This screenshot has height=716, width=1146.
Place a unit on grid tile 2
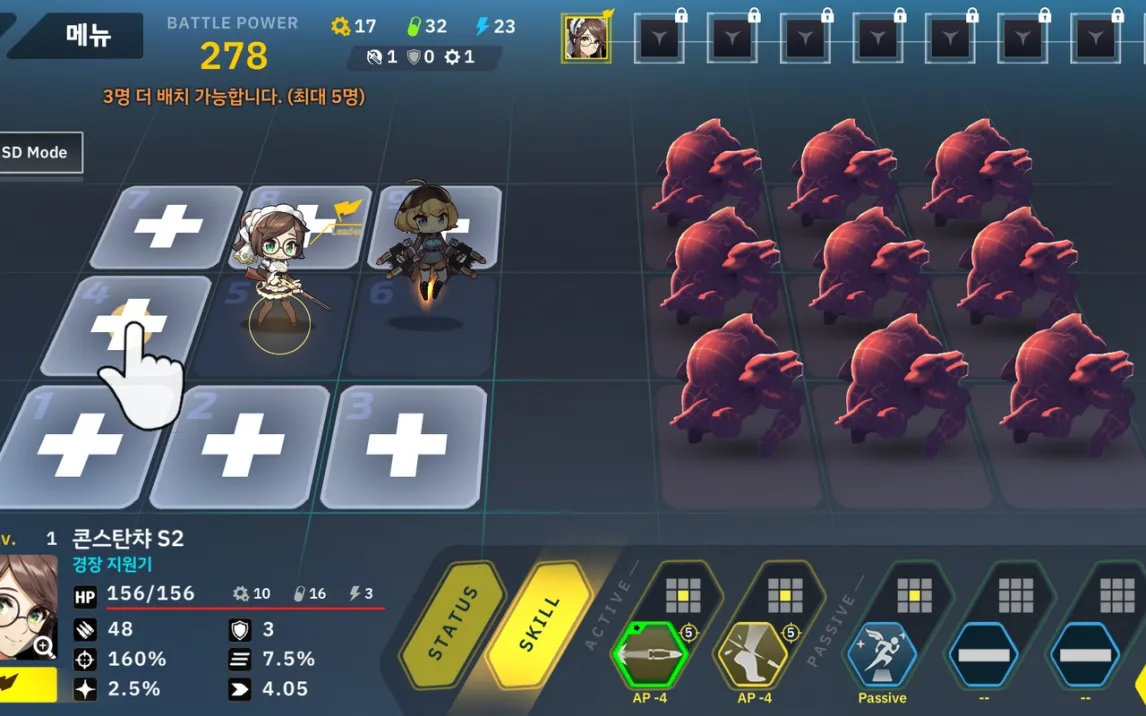click(x=243, y=445)
